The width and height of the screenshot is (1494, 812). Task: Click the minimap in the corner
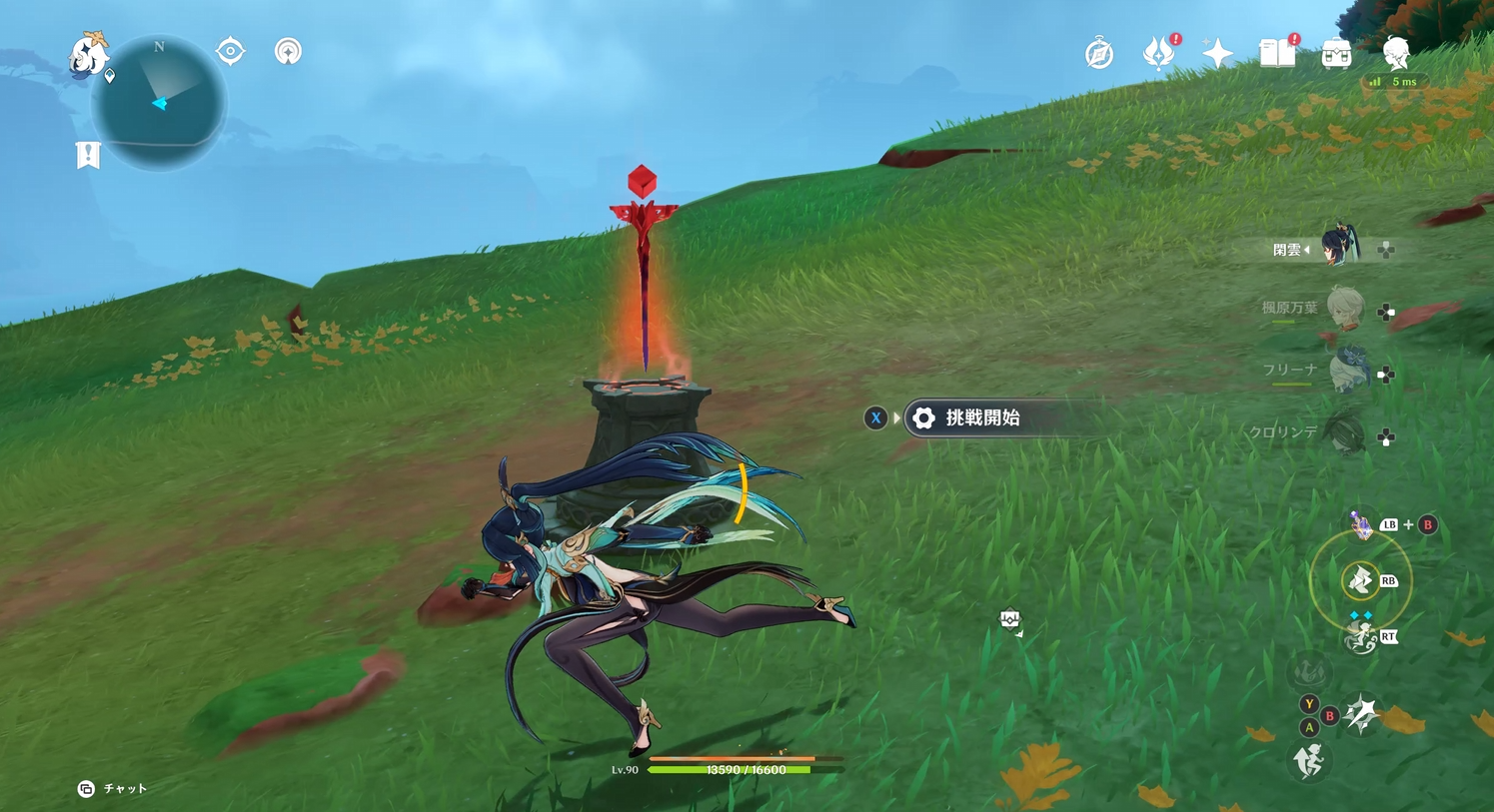[160, 103]
